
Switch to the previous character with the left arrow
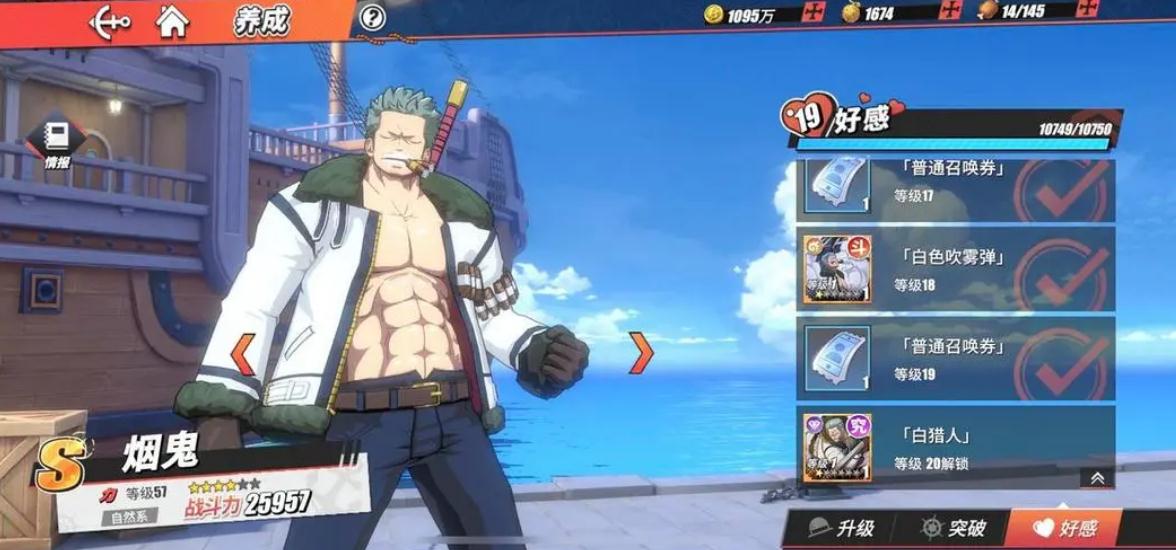(x=243, y=354)
